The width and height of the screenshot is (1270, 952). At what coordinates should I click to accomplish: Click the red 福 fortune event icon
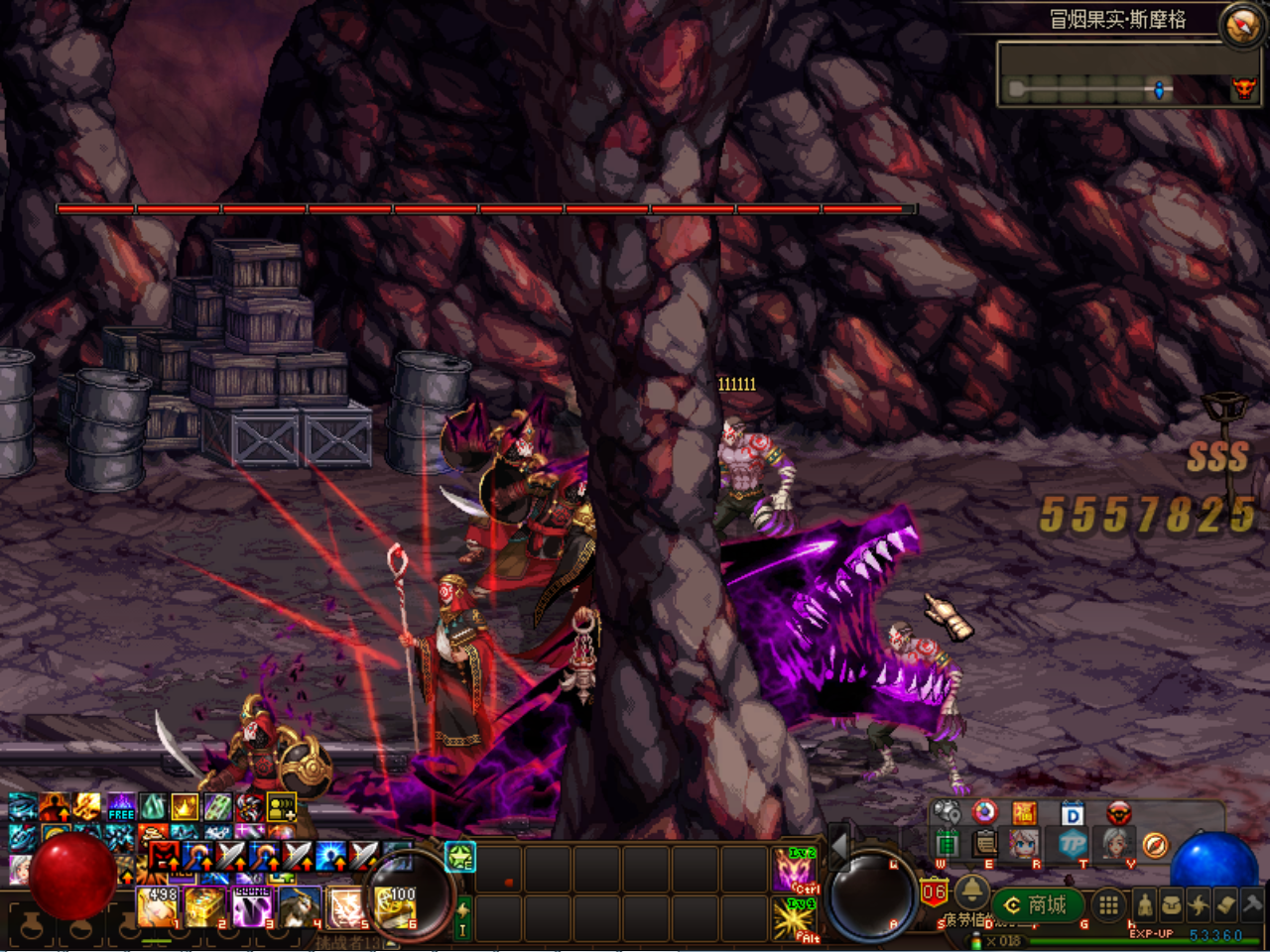click(x=1026, y=813)
